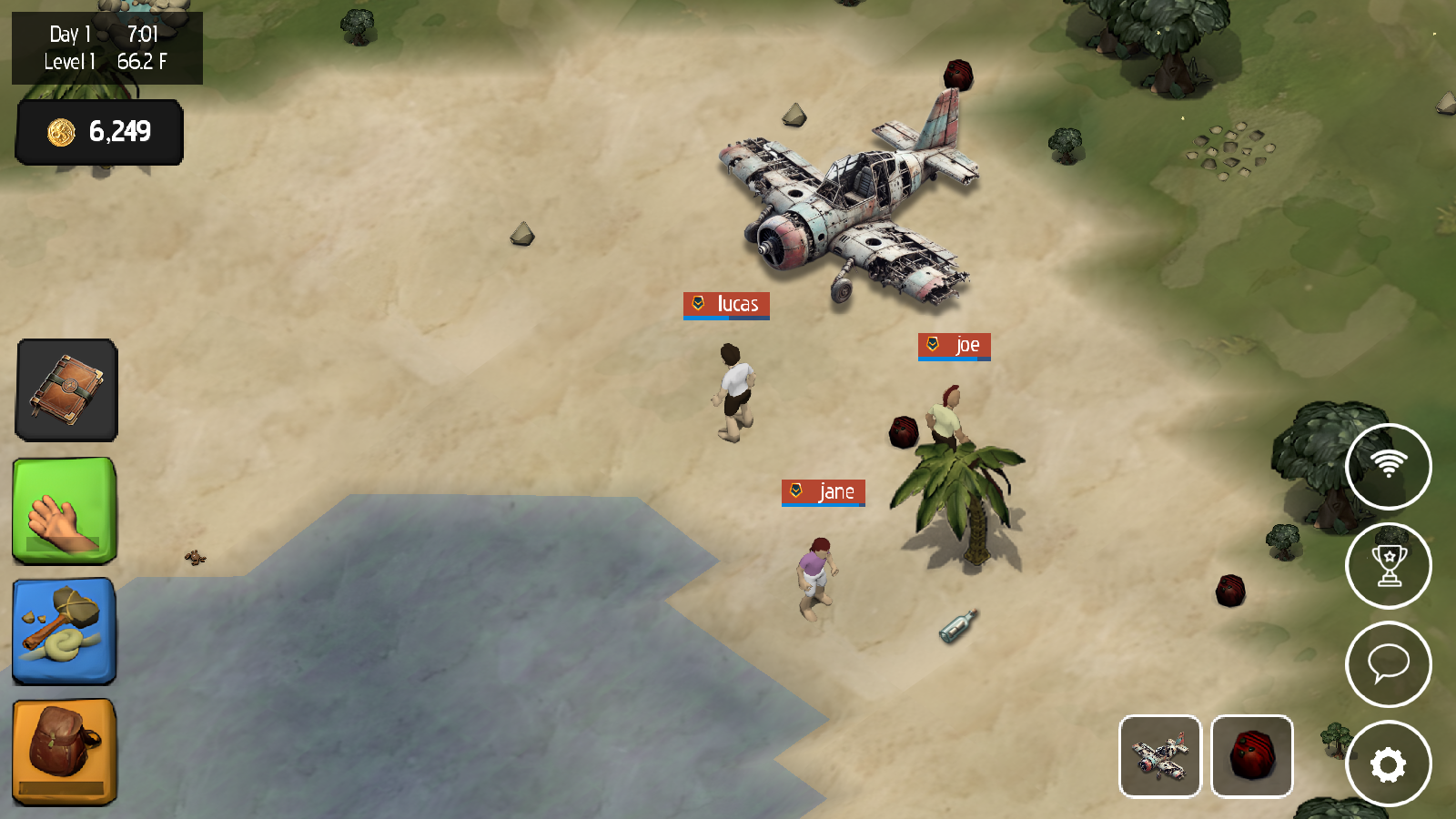Select the jane name label

822,492
